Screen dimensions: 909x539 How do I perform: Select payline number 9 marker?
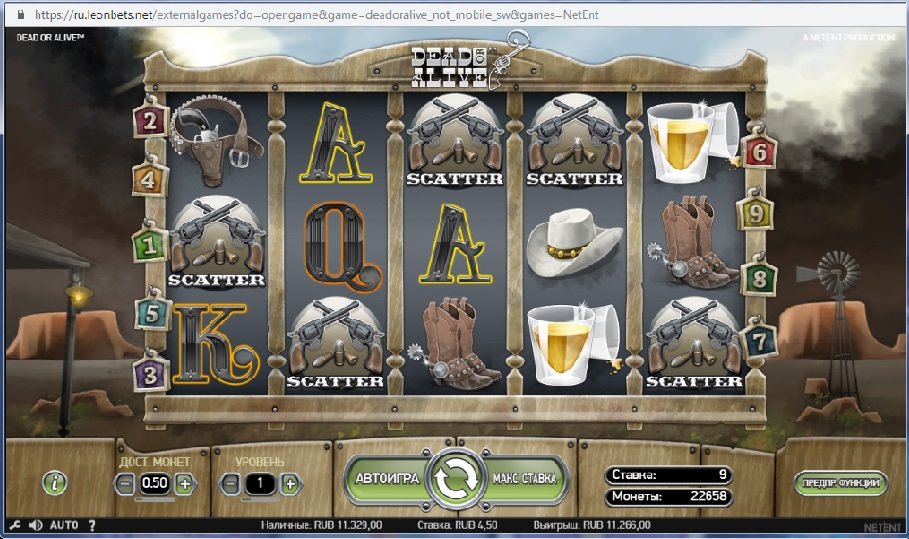tap(755, 212)
